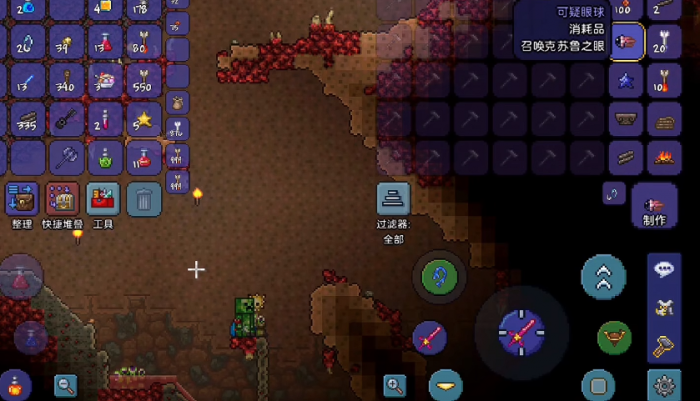Select the arrow stack of 550

[144, 80]
